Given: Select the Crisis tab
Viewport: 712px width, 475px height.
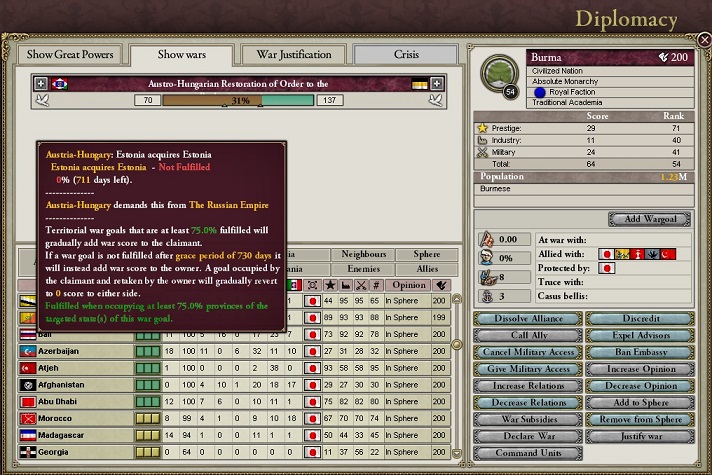Looking at the screenshot, I should coord(405,54).
